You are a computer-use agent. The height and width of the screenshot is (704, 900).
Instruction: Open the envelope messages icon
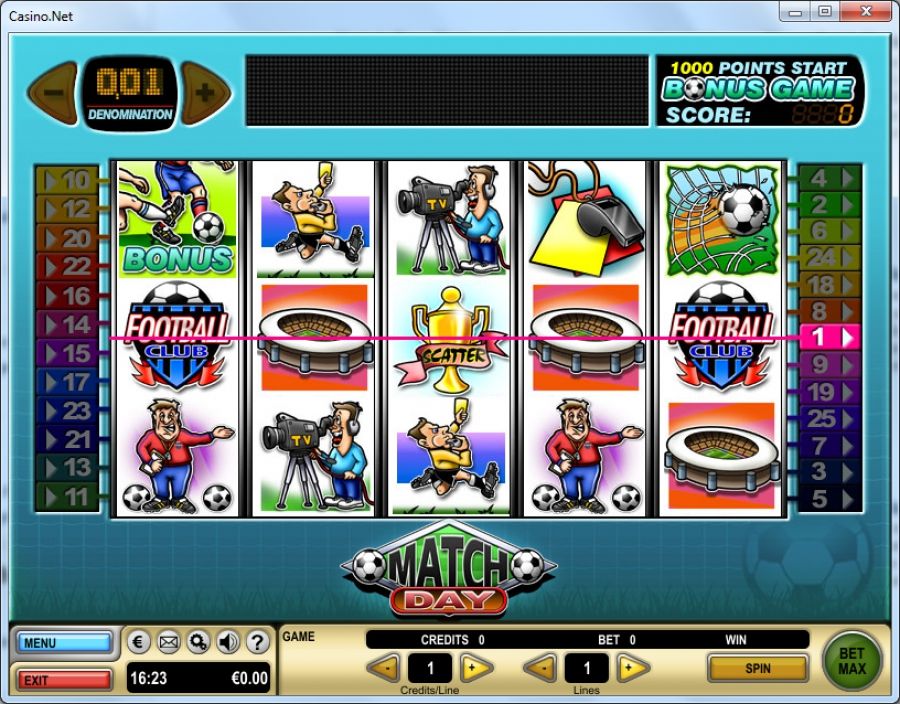click(x=169, y=642)
